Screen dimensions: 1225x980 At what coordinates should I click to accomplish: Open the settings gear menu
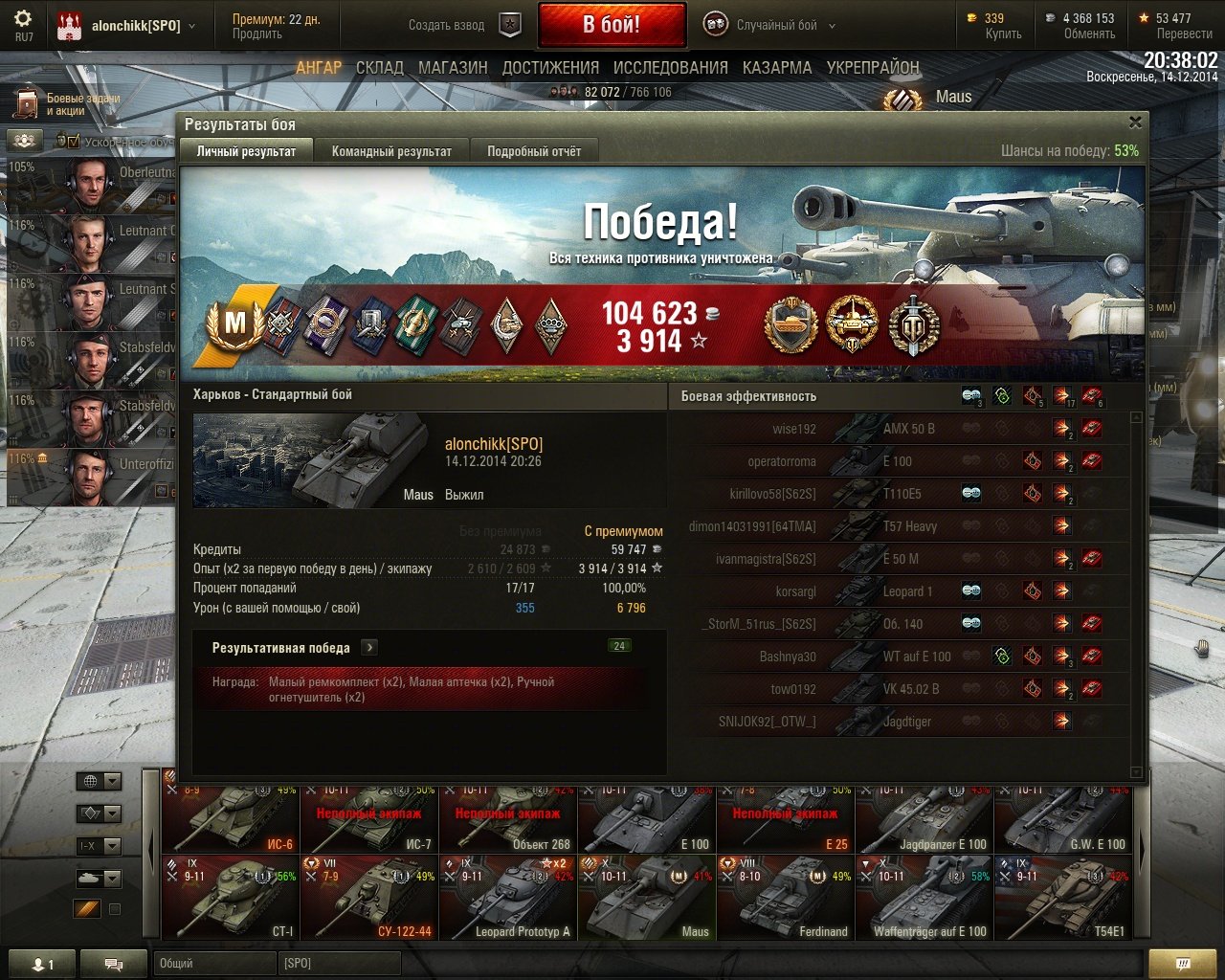coord(23,19)
